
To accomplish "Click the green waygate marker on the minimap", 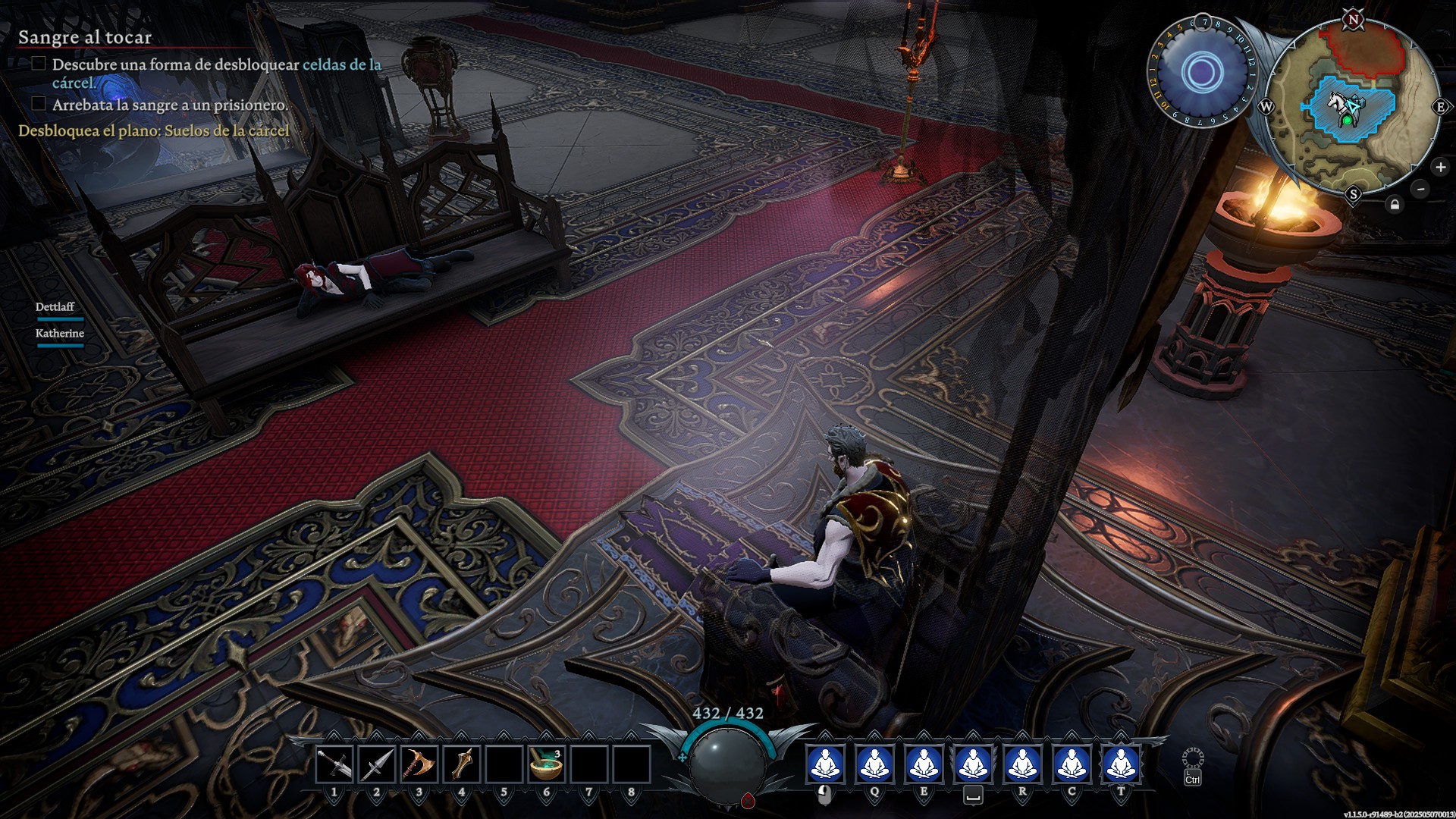I will 1348,120.
